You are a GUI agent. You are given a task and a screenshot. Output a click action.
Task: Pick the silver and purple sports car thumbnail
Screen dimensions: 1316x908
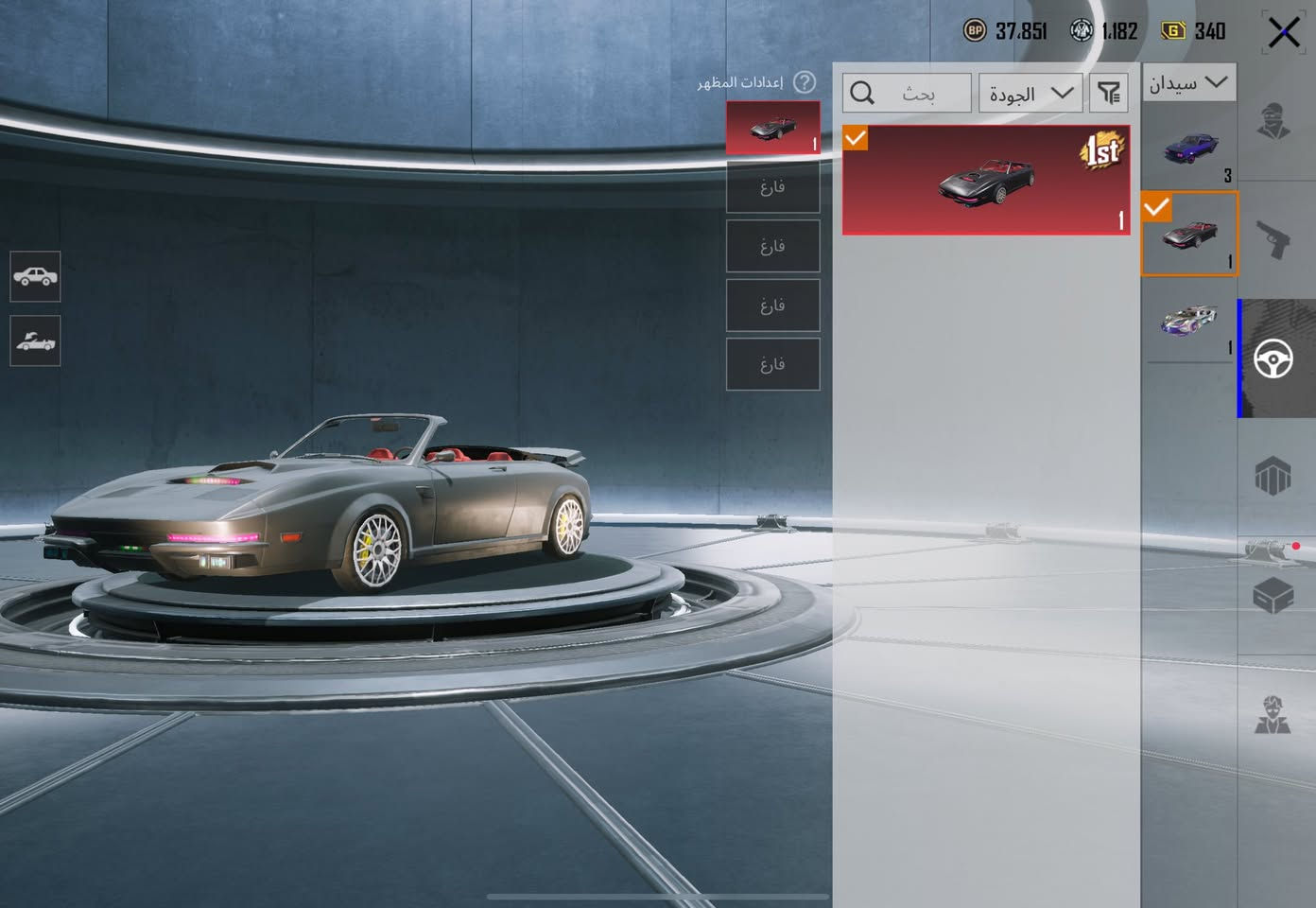tap(1189, 323)
